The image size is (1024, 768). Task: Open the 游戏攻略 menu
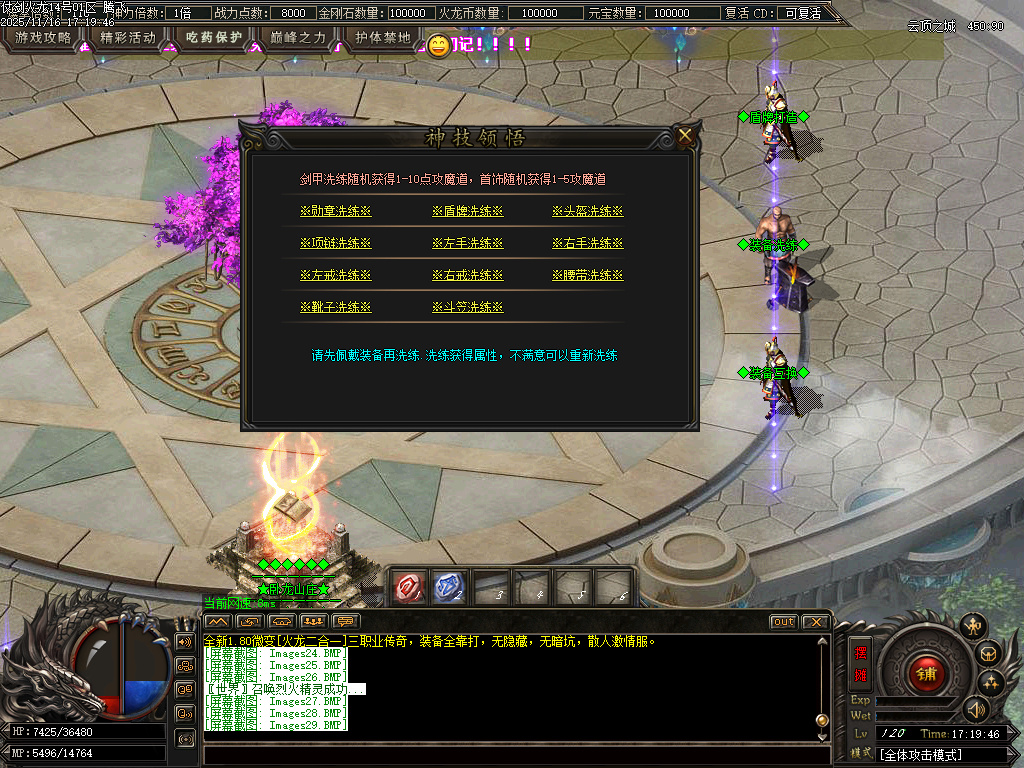pyautogui.click(x=43, y=38)
